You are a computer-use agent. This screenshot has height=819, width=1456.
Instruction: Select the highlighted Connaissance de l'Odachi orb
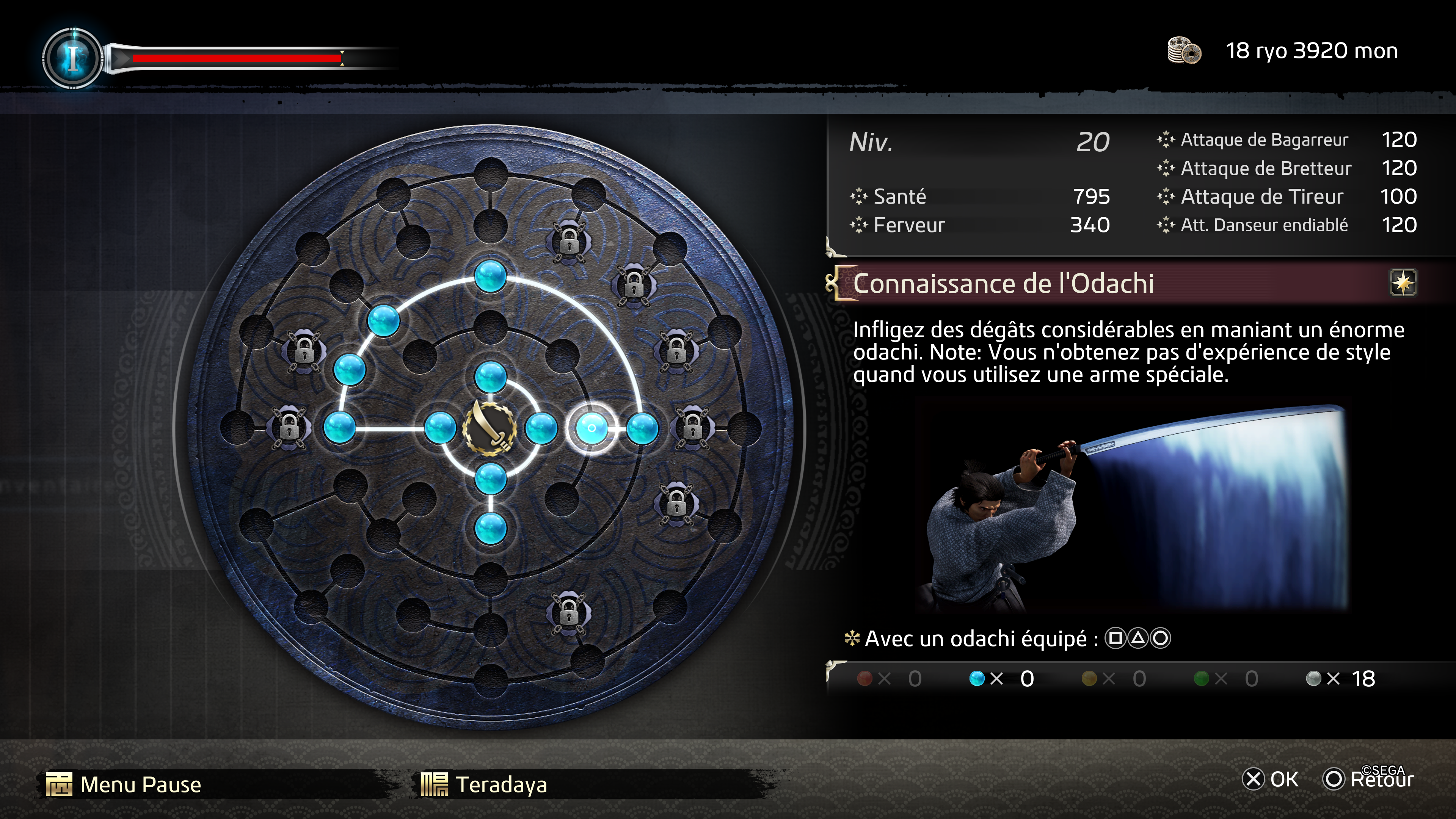(x=591, y=428)
